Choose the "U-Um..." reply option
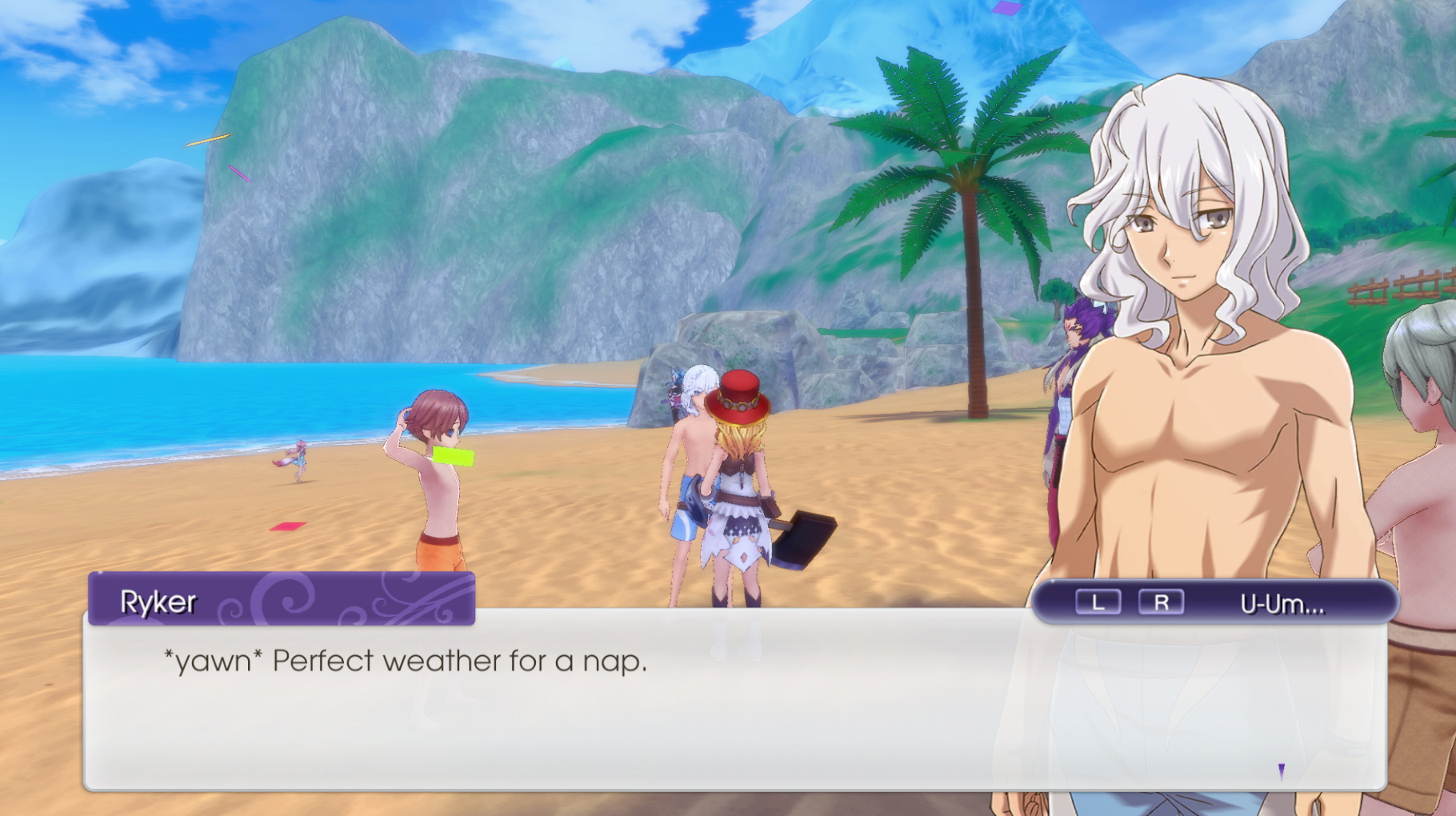 1282,604
